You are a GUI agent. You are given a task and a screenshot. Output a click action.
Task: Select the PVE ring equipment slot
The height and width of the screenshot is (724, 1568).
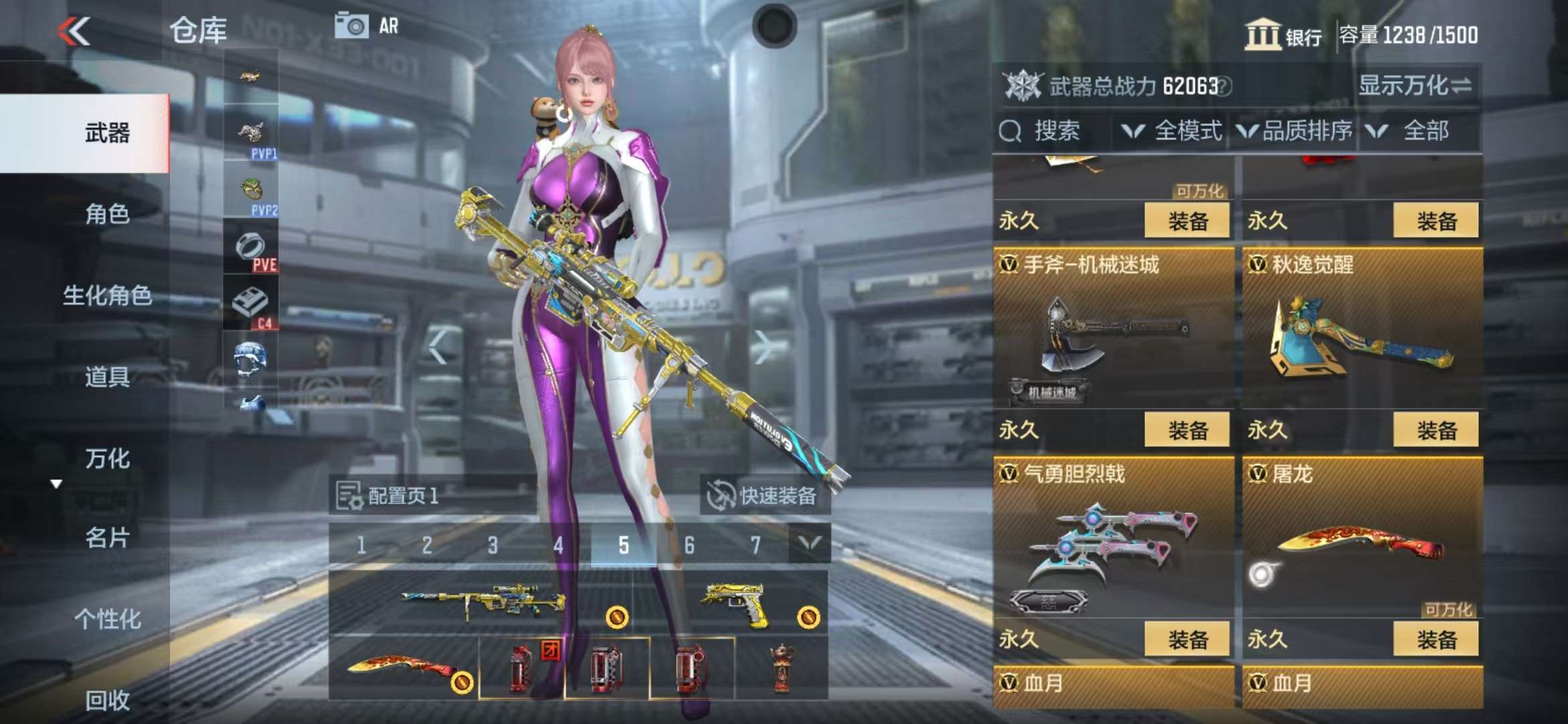(x=251, y=248)
